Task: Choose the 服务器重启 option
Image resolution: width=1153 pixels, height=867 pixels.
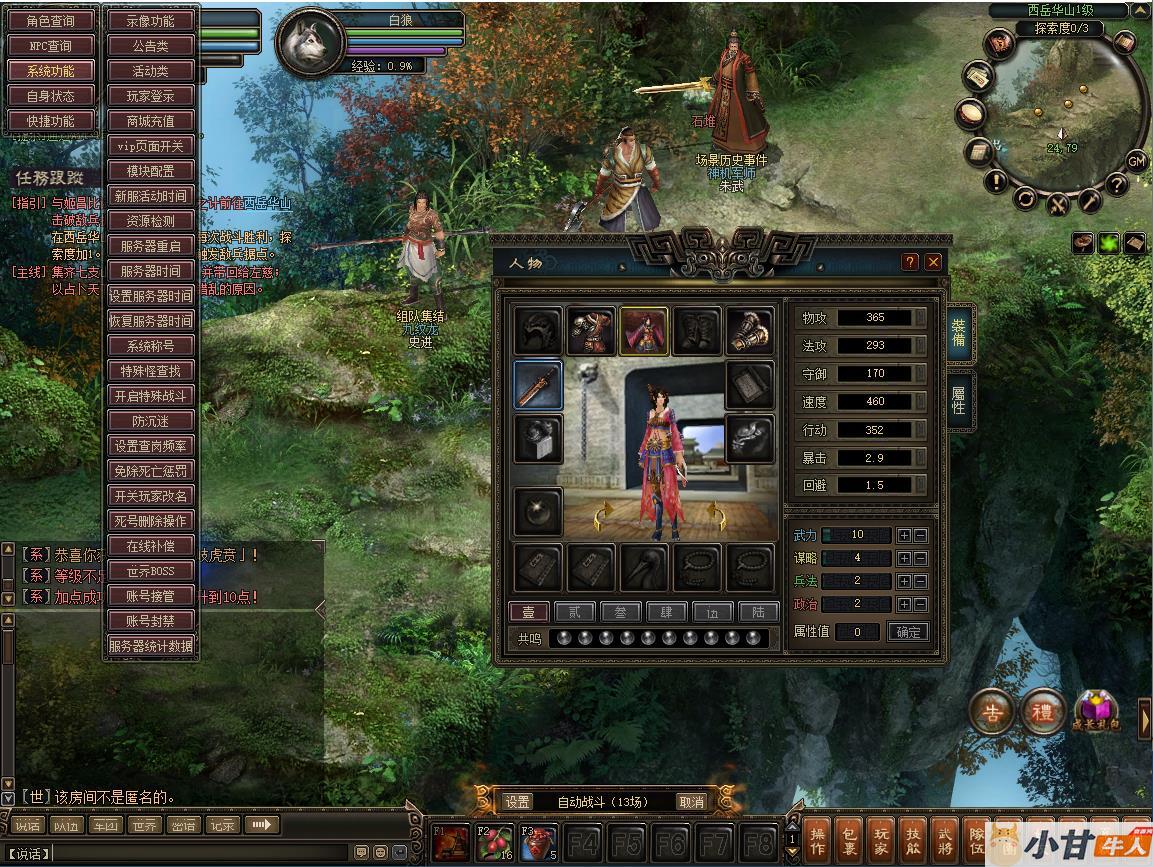Action: [x=150, y=246]
